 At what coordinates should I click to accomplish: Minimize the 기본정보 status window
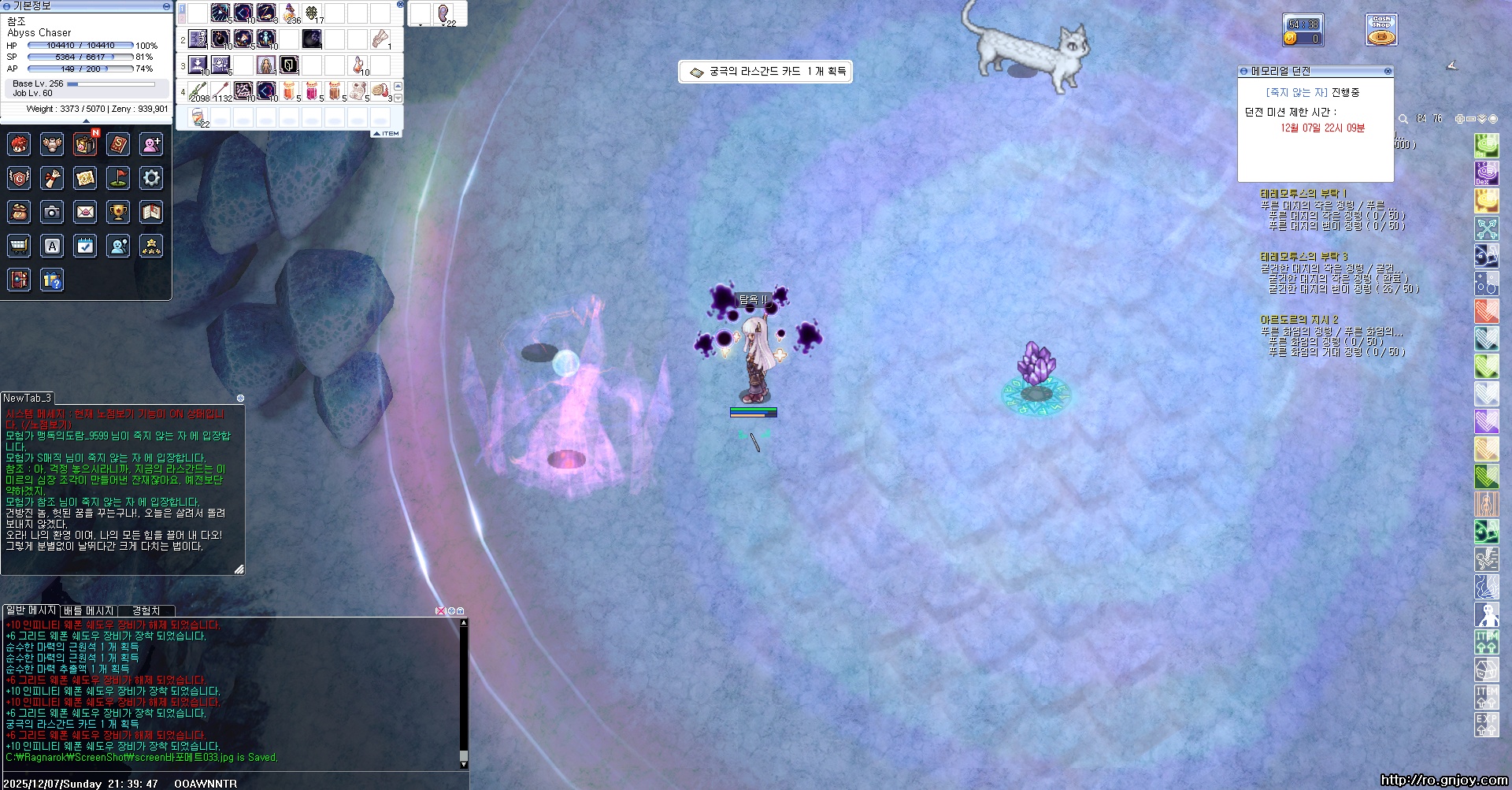166,6
